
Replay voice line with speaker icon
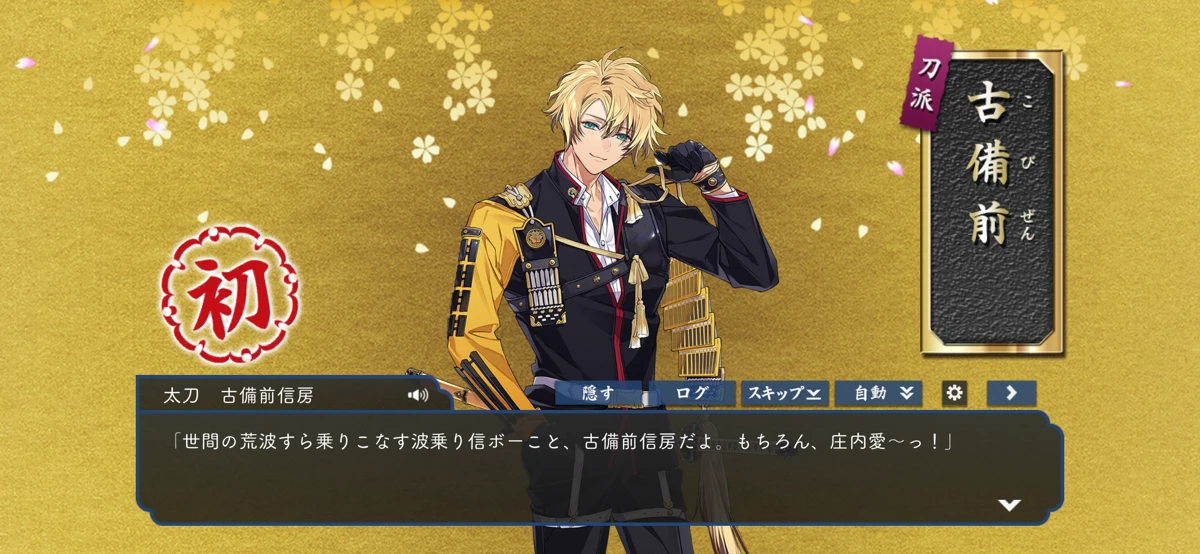(418, 395)
